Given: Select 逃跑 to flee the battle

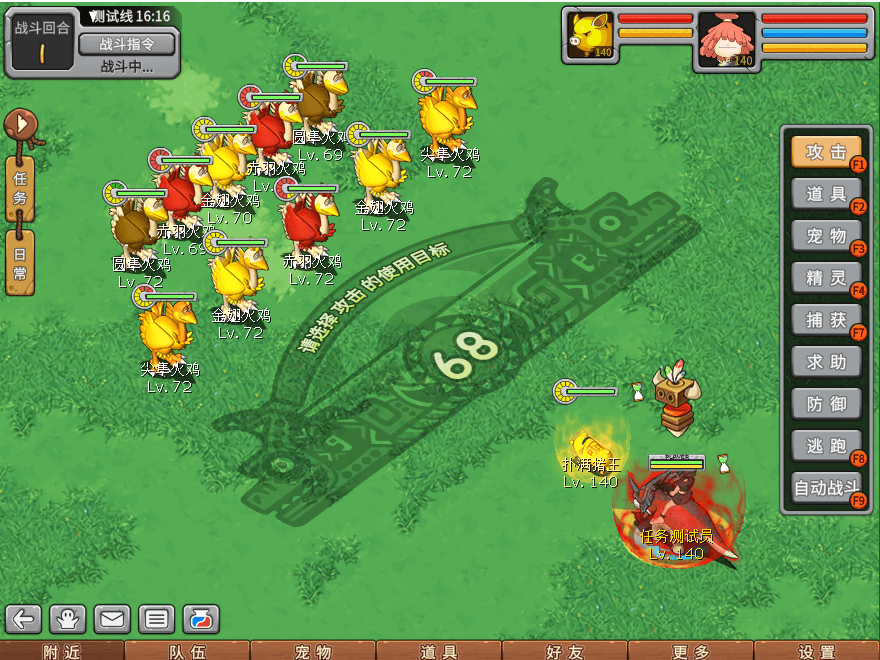Looking at the screenshot, I should (x=826, y=446).
